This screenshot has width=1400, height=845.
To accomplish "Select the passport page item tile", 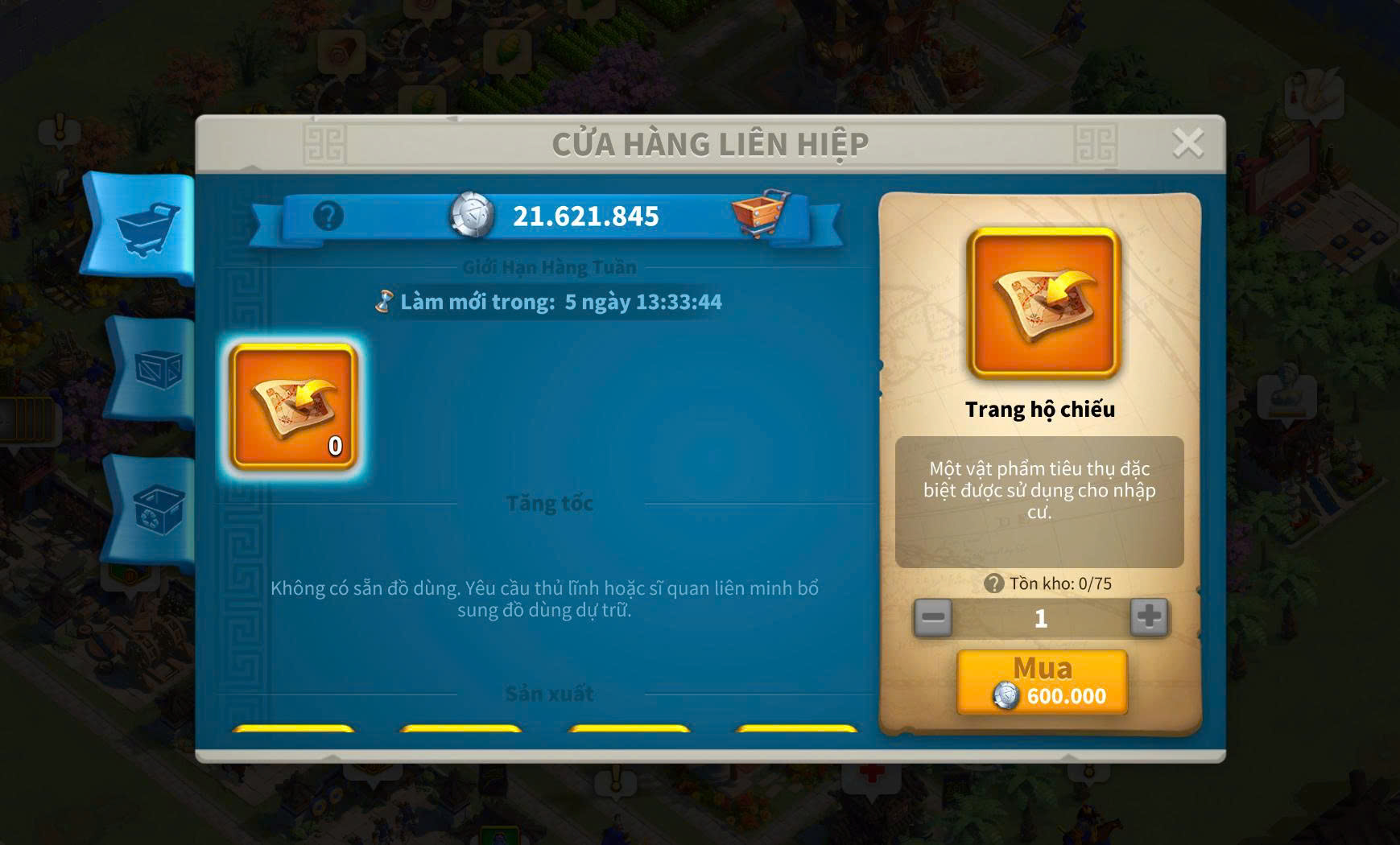I will pos(294,406).
